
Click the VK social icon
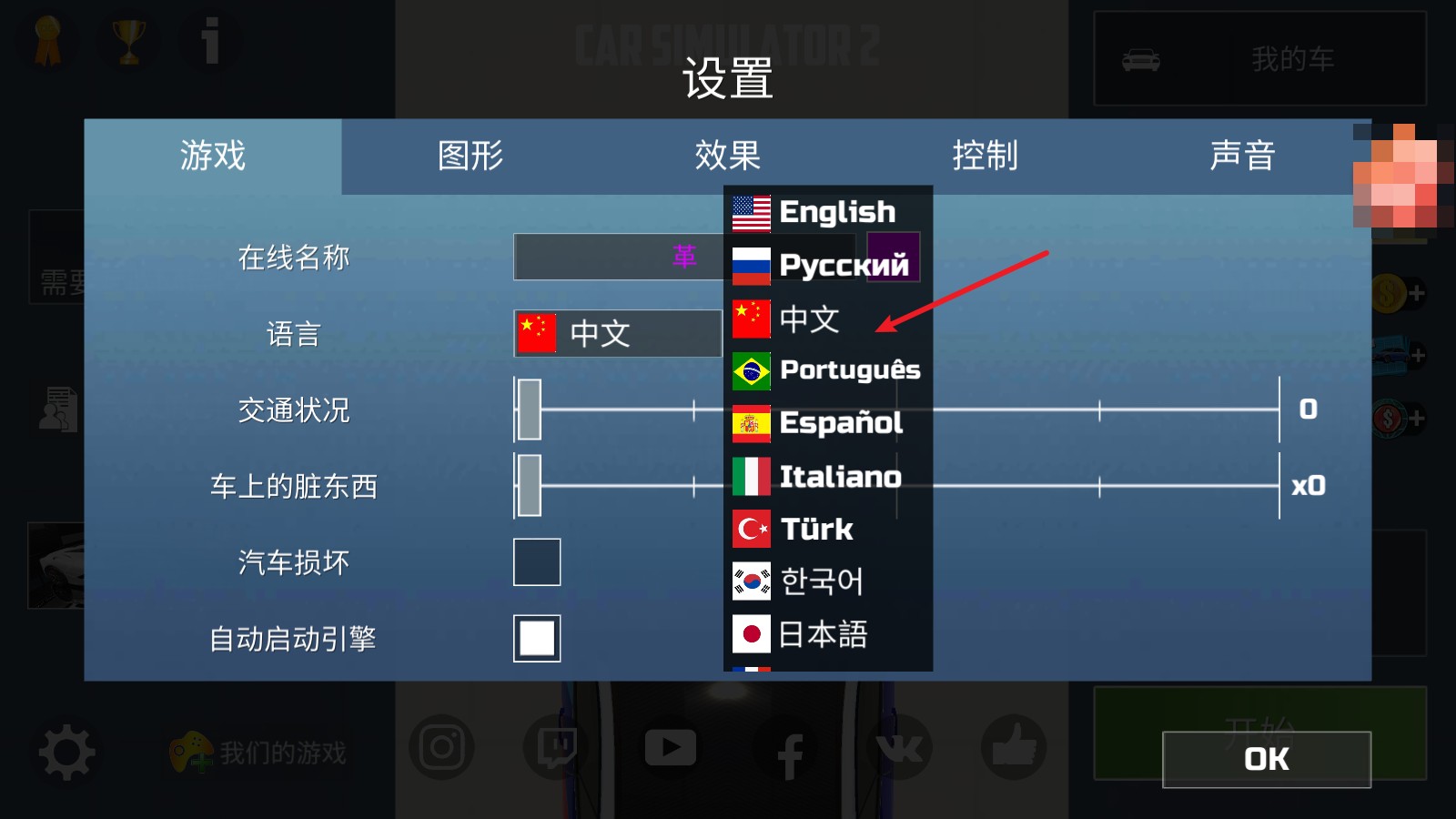(x=903, y=746)
